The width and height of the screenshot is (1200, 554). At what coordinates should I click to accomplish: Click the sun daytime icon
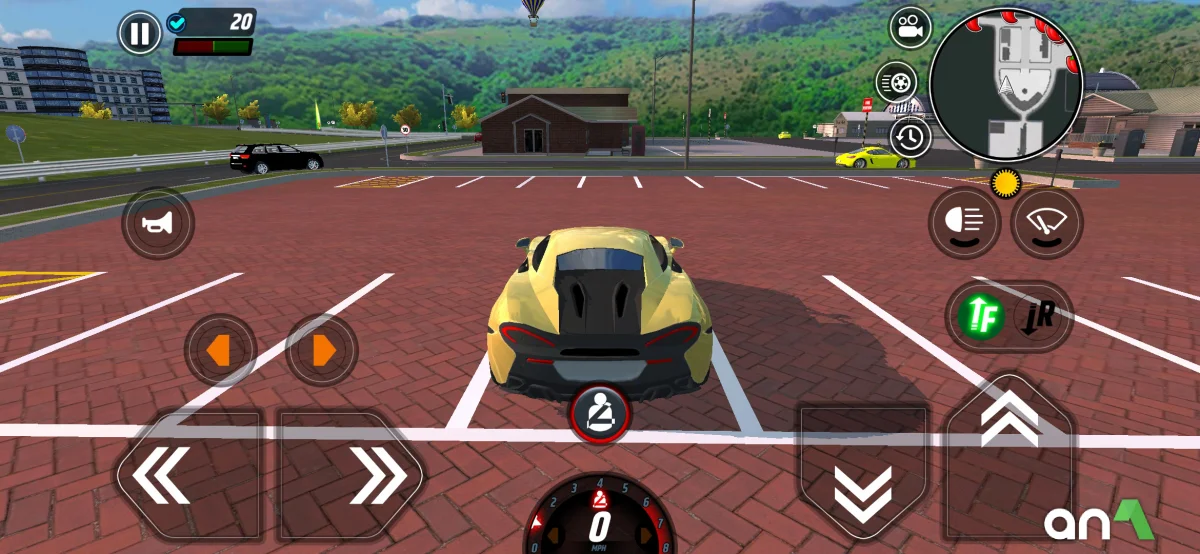pyautogui.click(x=1003, y=184)
